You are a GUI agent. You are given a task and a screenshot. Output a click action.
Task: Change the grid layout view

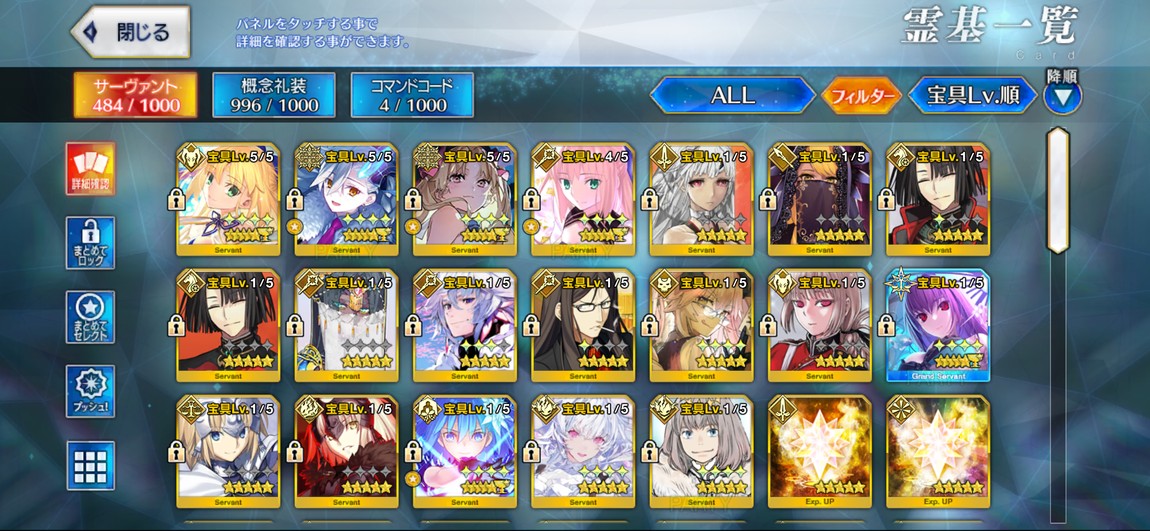click(90, 465)
